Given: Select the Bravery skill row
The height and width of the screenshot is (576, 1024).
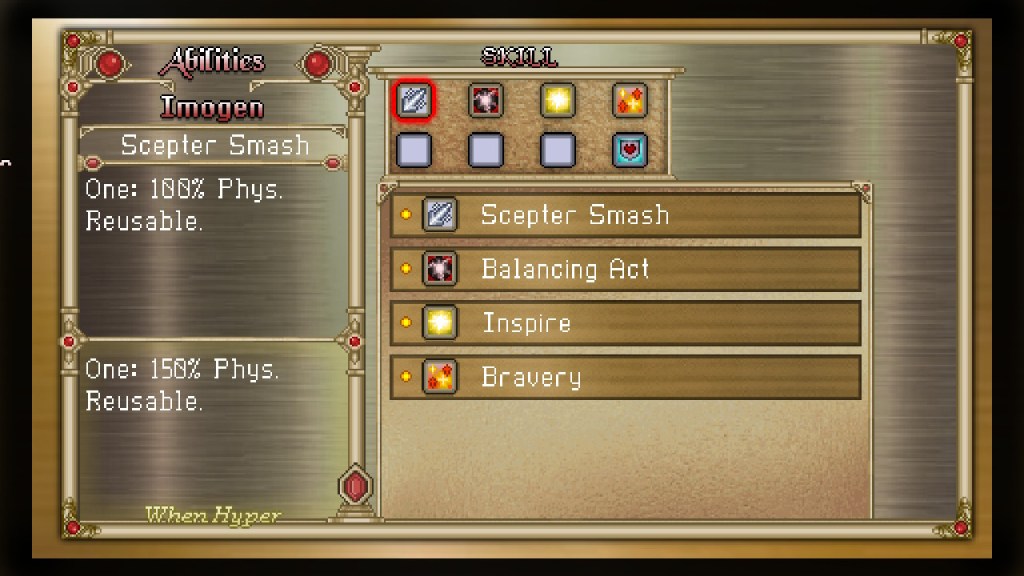Looking at the screenshot, I should pos(625,377).
